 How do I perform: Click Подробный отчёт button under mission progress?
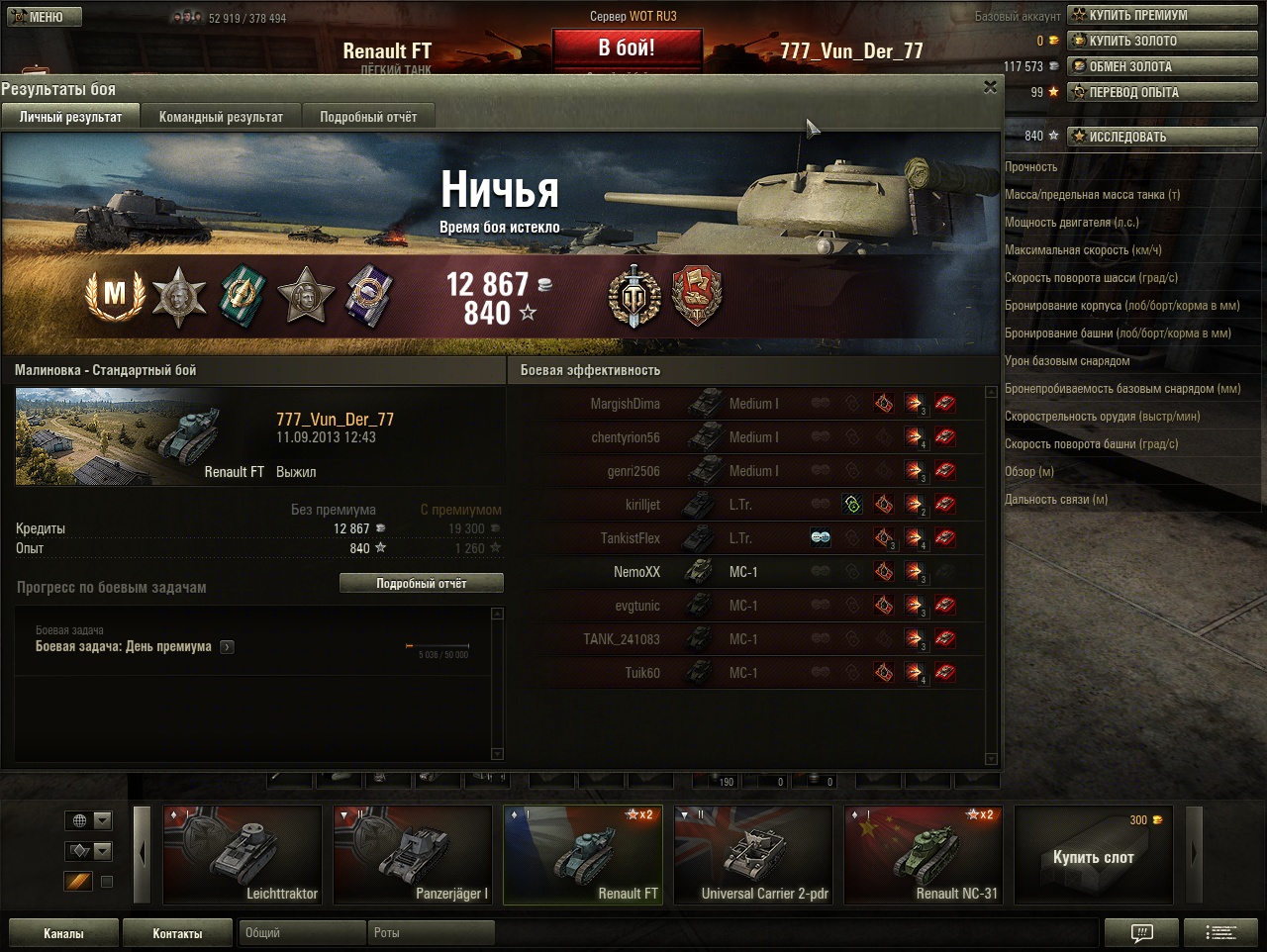click(421, 584)
